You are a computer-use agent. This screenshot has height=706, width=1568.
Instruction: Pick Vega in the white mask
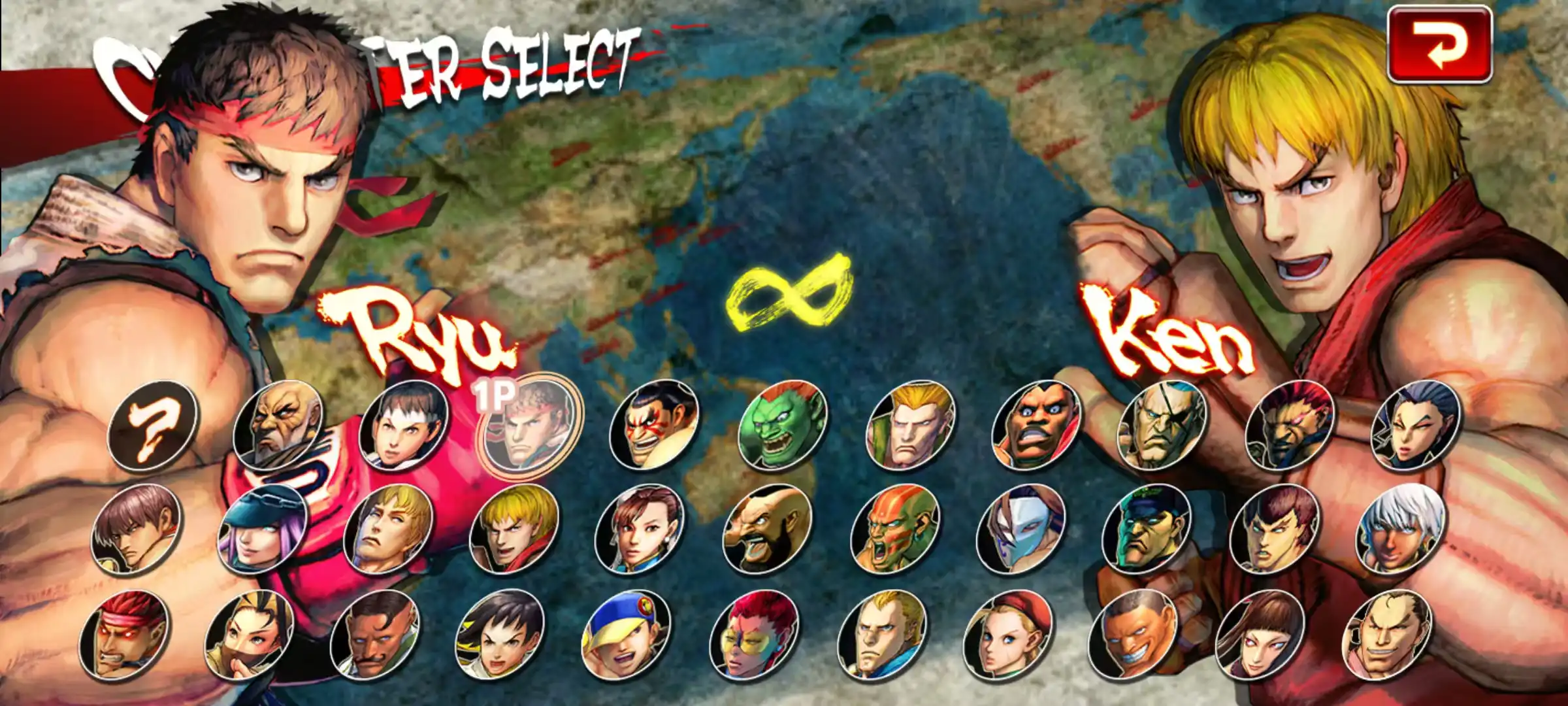[1021, 529]
